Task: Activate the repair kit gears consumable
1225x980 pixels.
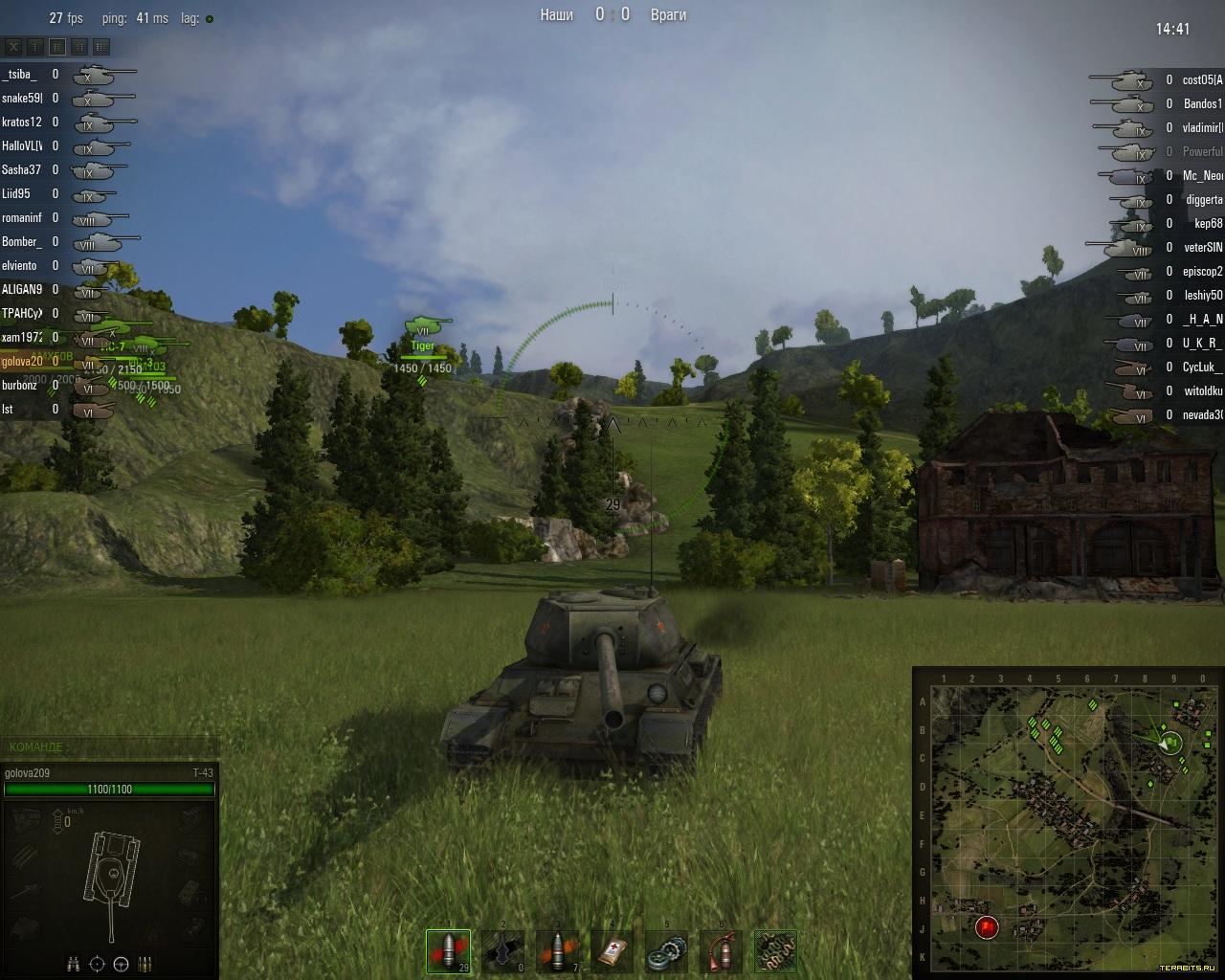Action: (667, 951)
